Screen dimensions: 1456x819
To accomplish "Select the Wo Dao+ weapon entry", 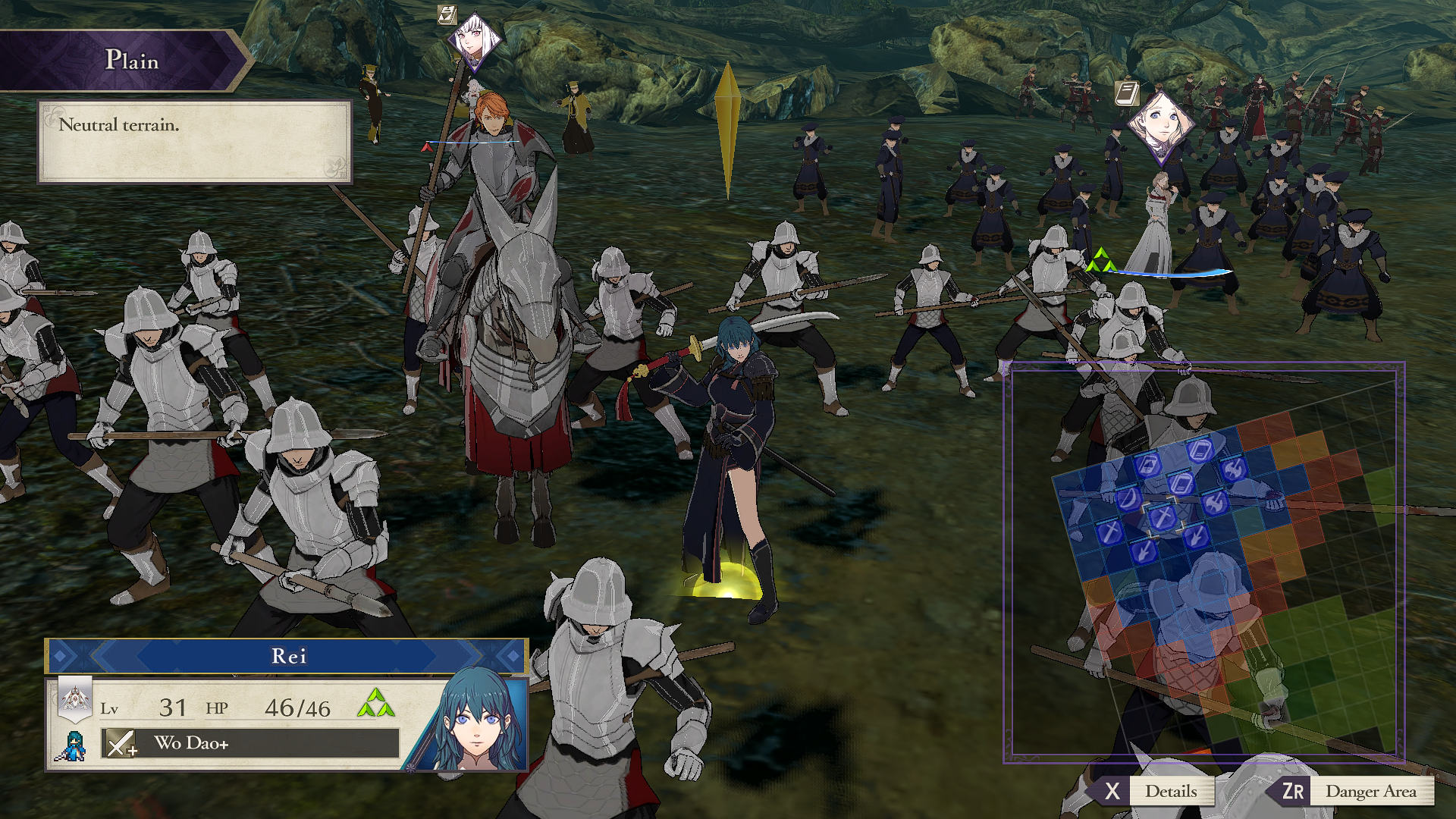I will [x=250, y=743].
